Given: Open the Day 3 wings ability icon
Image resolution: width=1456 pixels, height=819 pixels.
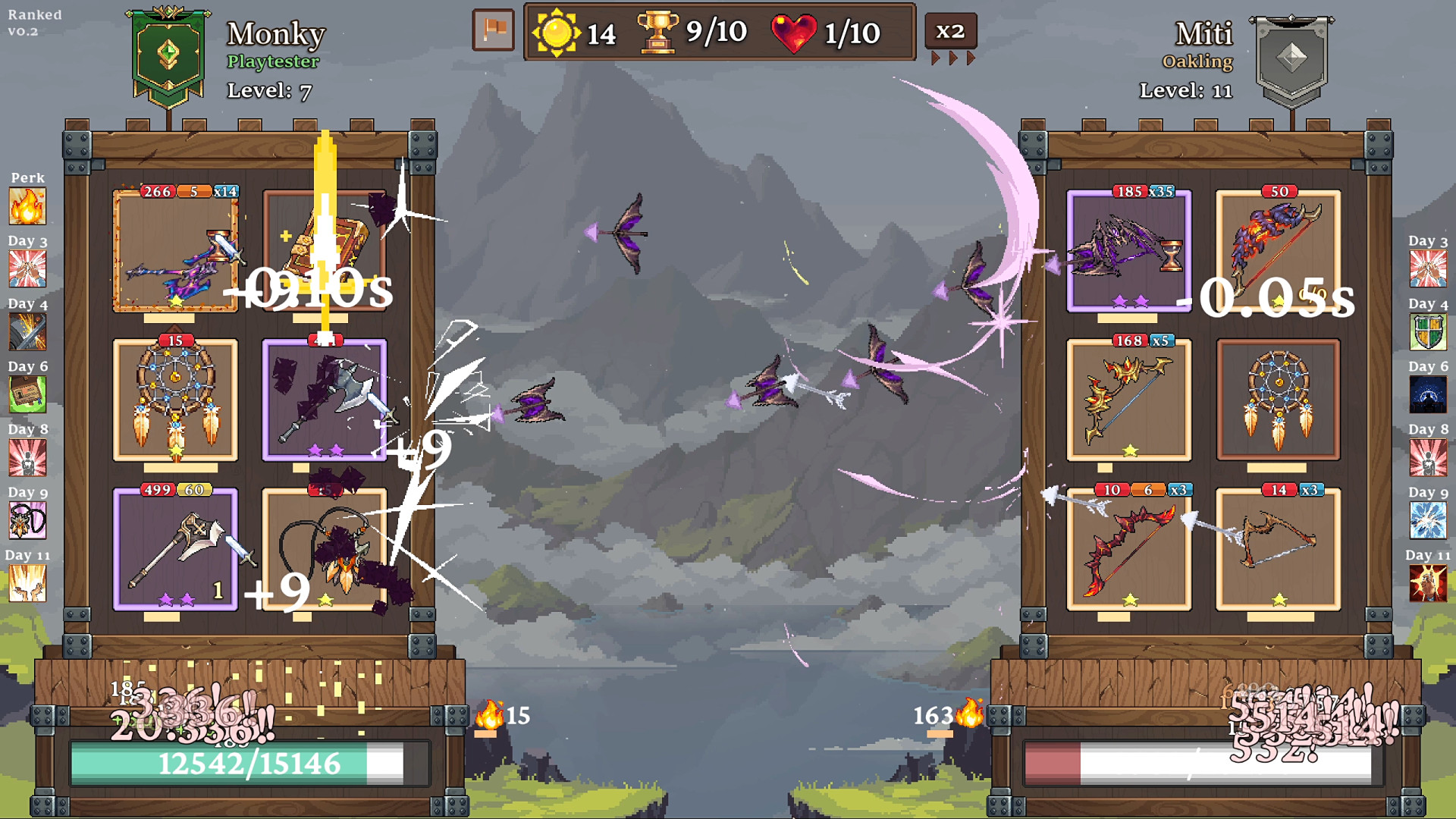Looking at the screenshot, I should pos(28,268).
